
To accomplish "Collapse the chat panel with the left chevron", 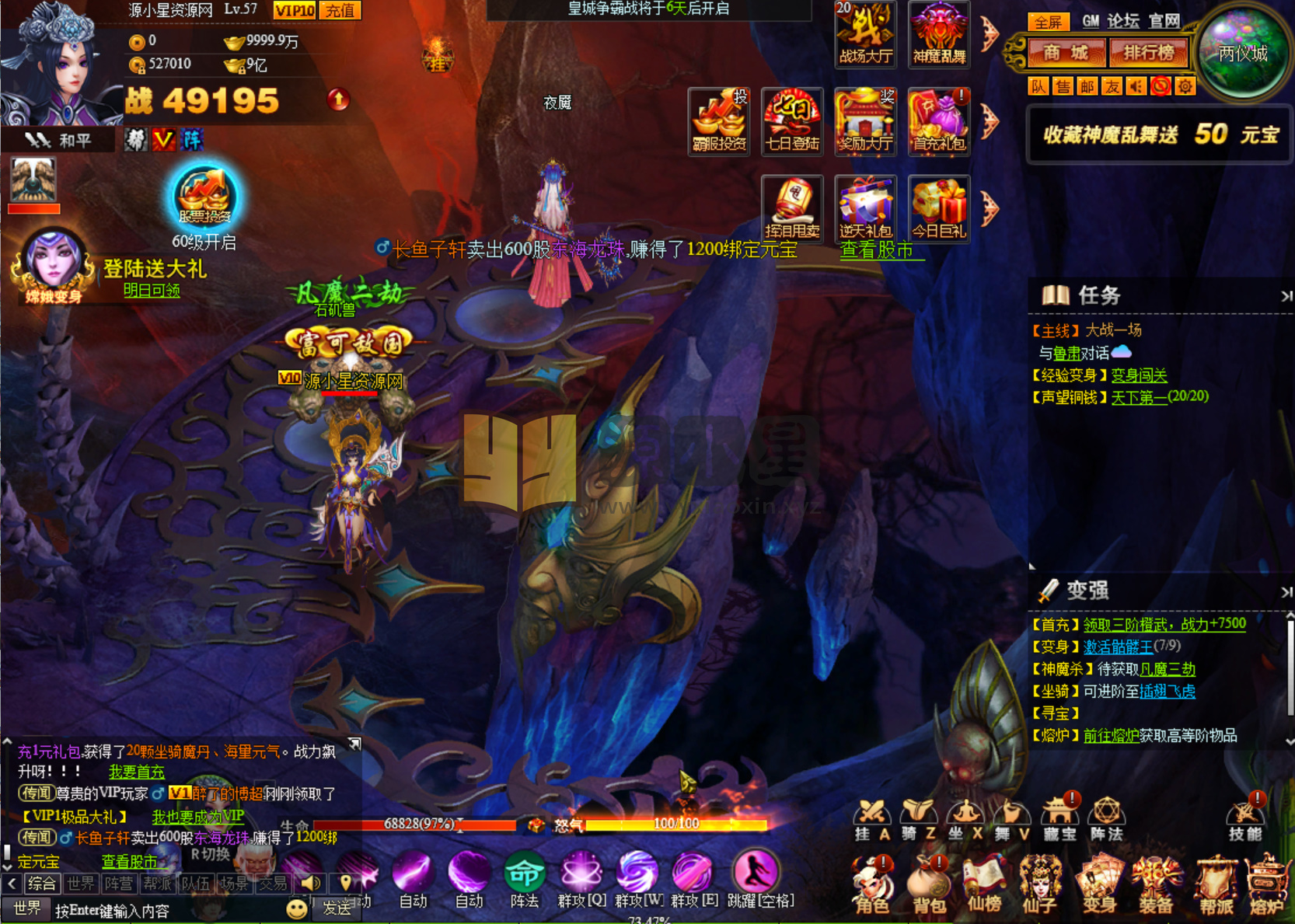I will [x=13, y=883].
